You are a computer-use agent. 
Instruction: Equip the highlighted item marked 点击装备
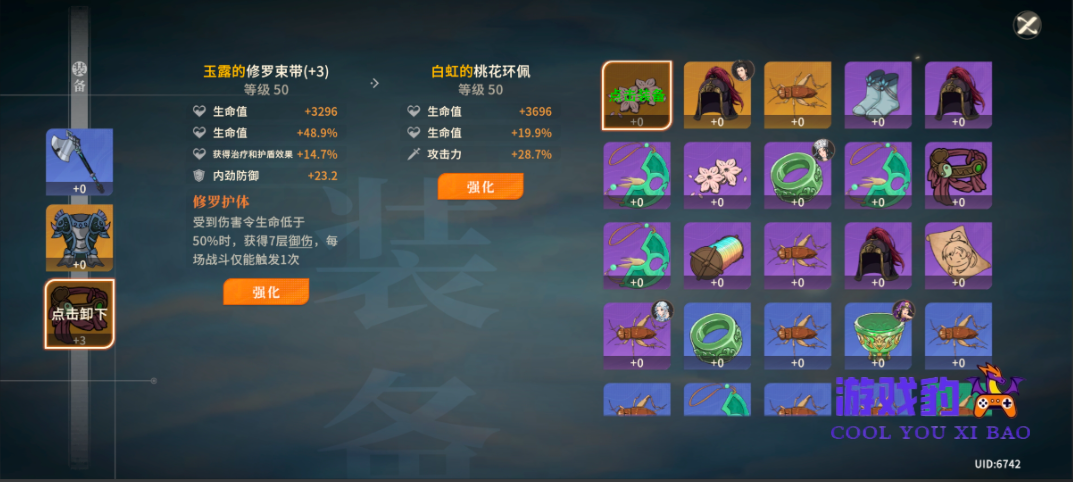(637, 96)
